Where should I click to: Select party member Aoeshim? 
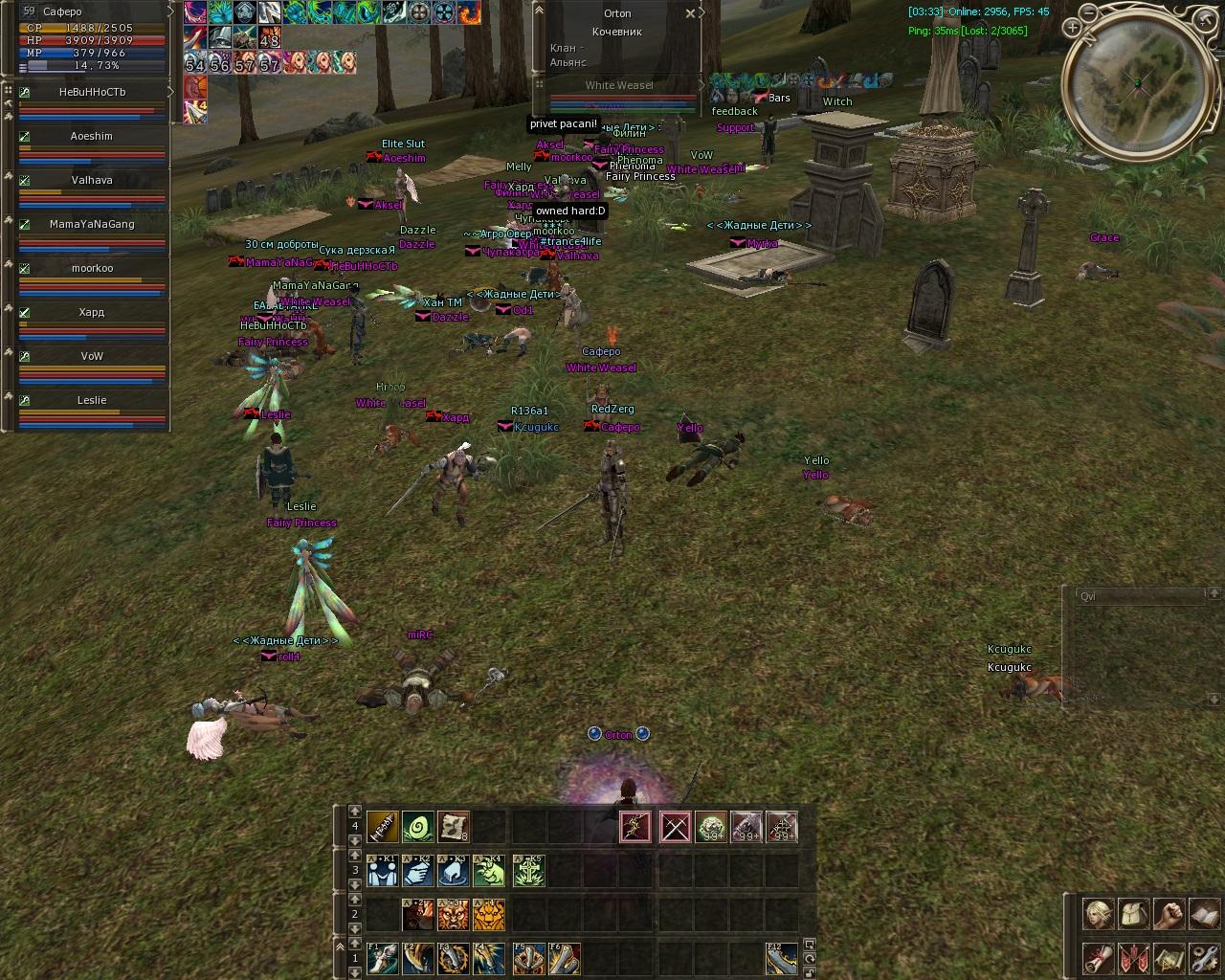click(x=92, y=137)
